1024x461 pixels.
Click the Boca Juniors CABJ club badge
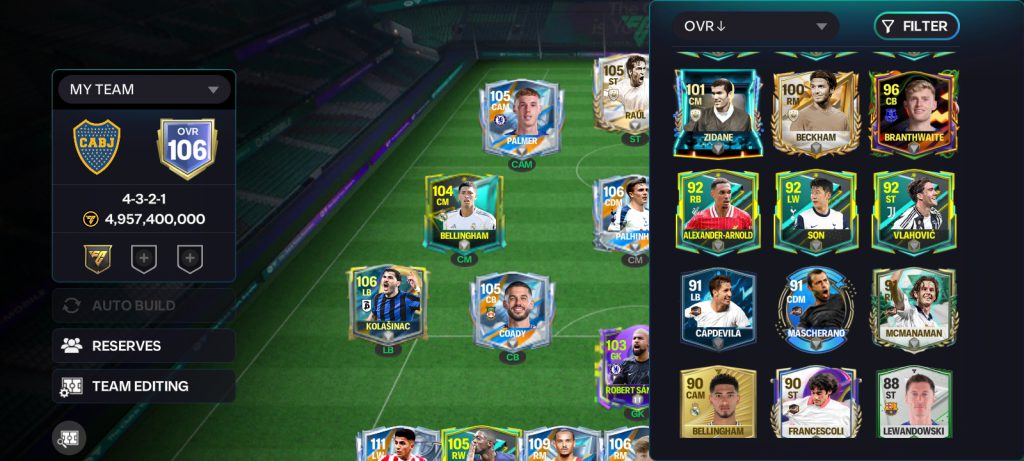pos(98,148)
